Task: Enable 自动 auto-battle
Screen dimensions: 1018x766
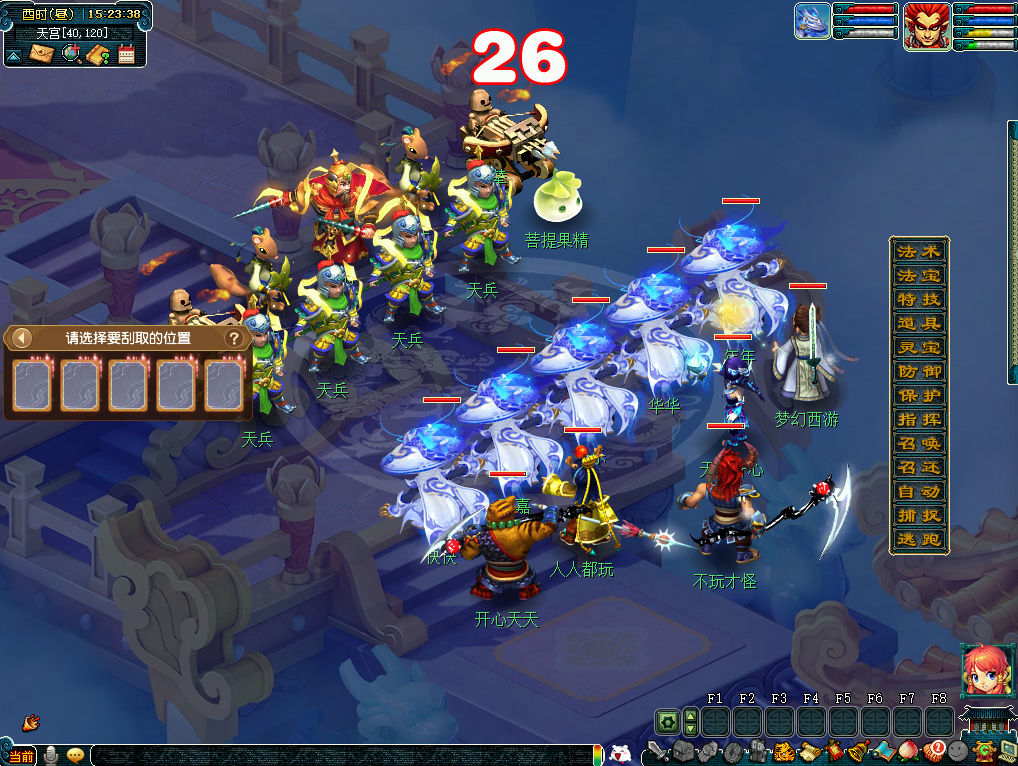Action: (918, 492)
